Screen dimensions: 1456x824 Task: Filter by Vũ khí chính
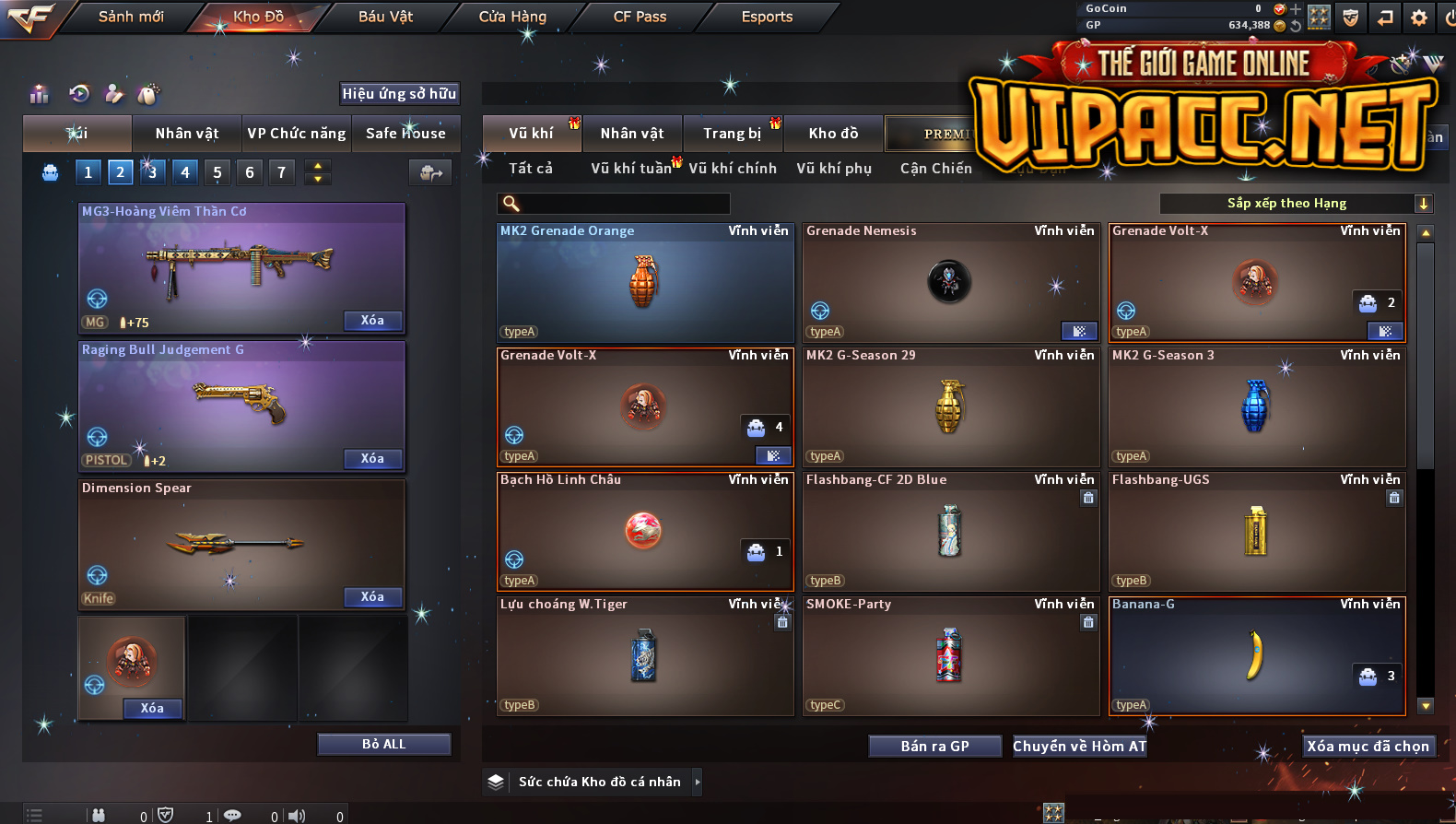(x=733, y=169)
